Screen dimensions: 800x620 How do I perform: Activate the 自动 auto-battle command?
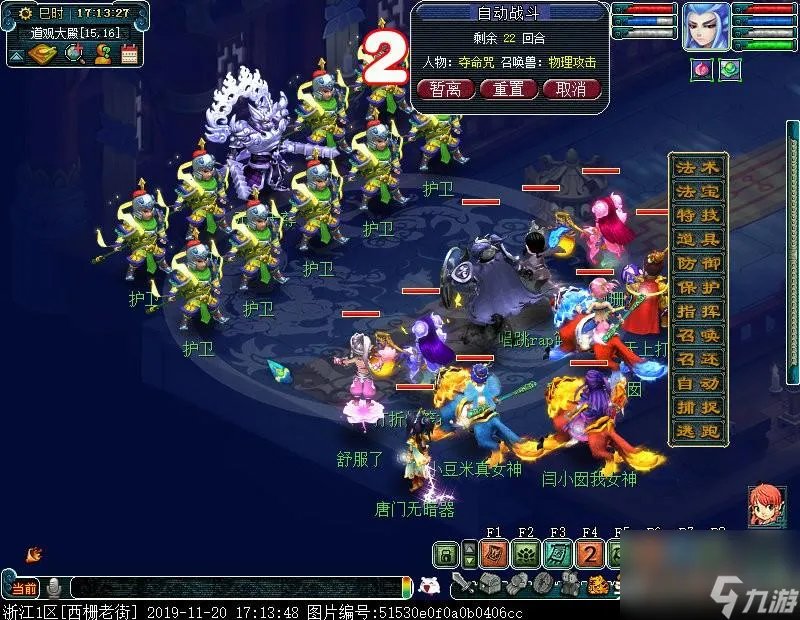697,383
